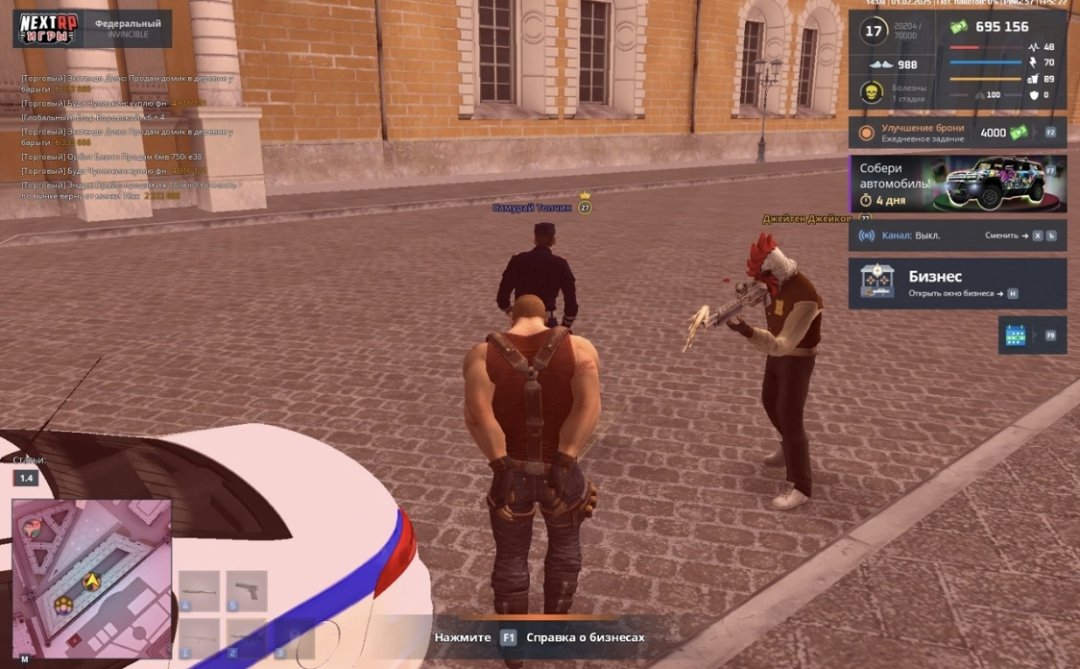
Task: Open the Собери автомобиль event banner
Action: (957, 183)
